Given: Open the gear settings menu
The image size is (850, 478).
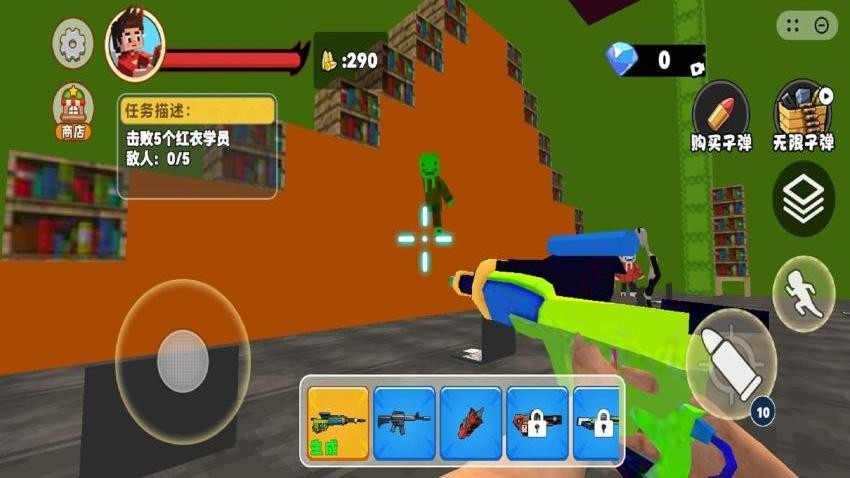Looking at the screenshot, I should pyautogui.click(x=73, y=44).
